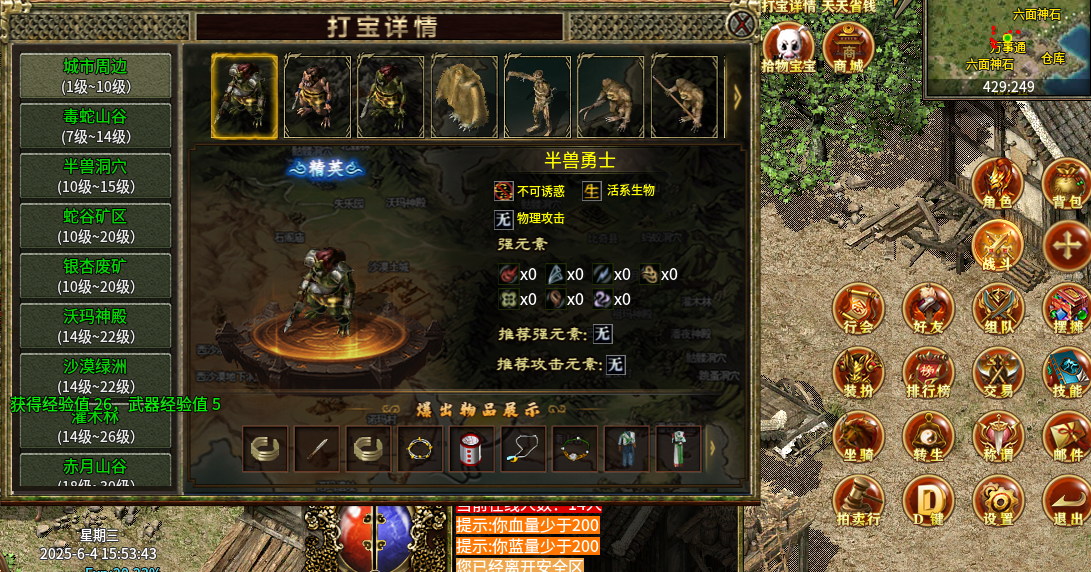Choose the 毒蛇山谷 zone

95,126
